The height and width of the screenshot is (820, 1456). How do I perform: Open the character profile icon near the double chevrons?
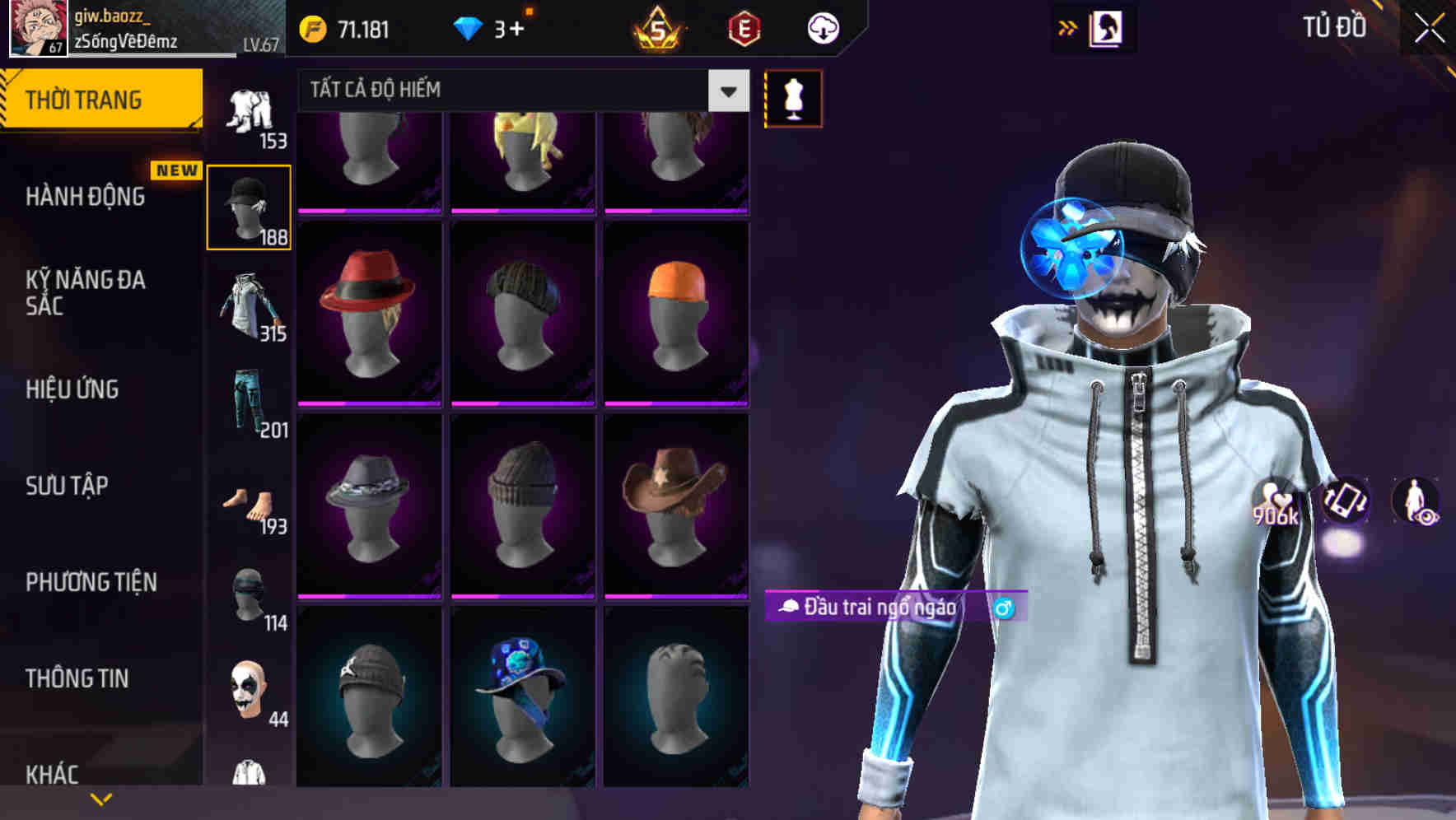pyautogui.click(x=1108, y=27)
